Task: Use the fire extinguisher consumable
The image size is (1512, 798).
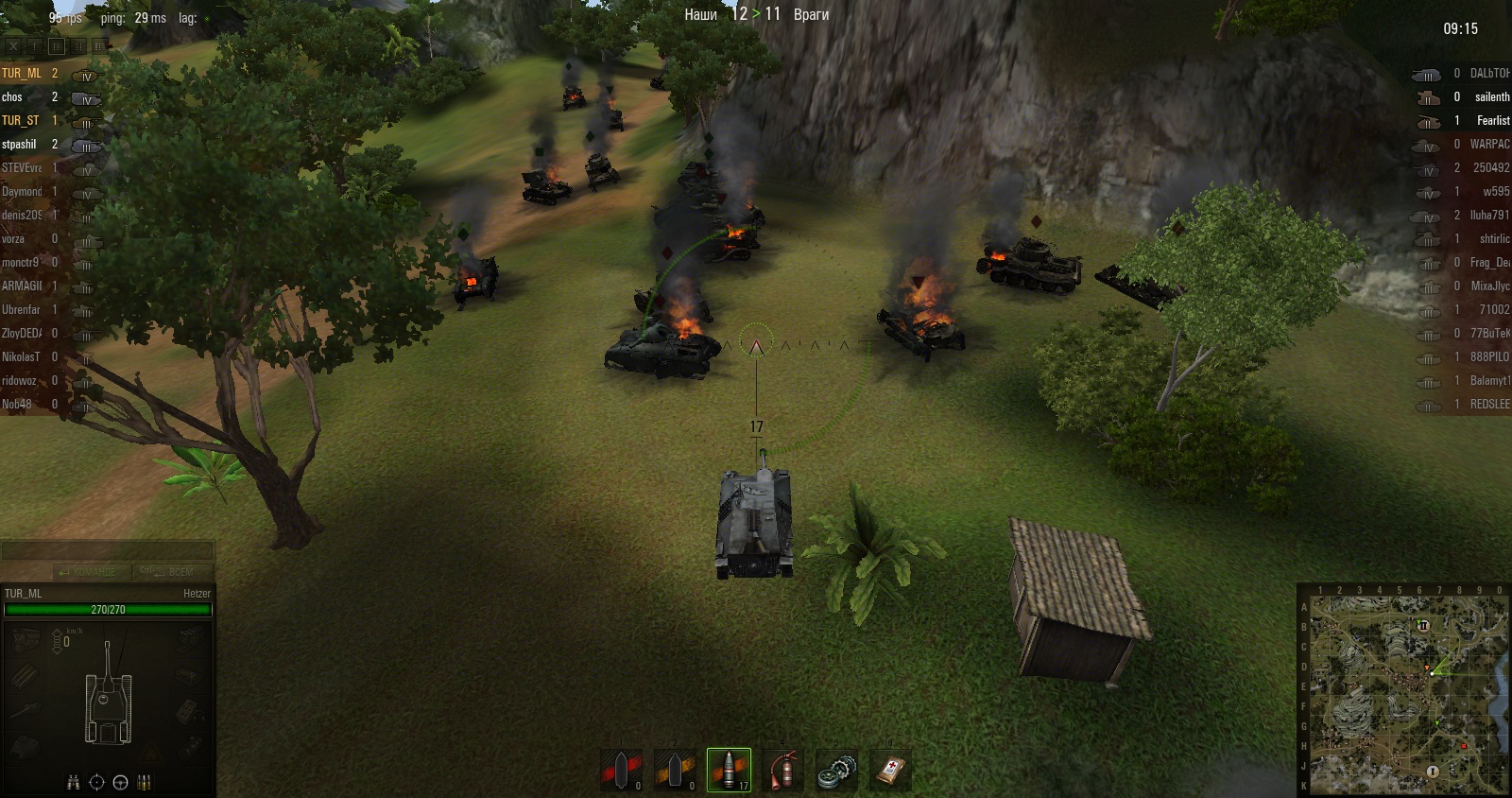Action: pos(782,770)
